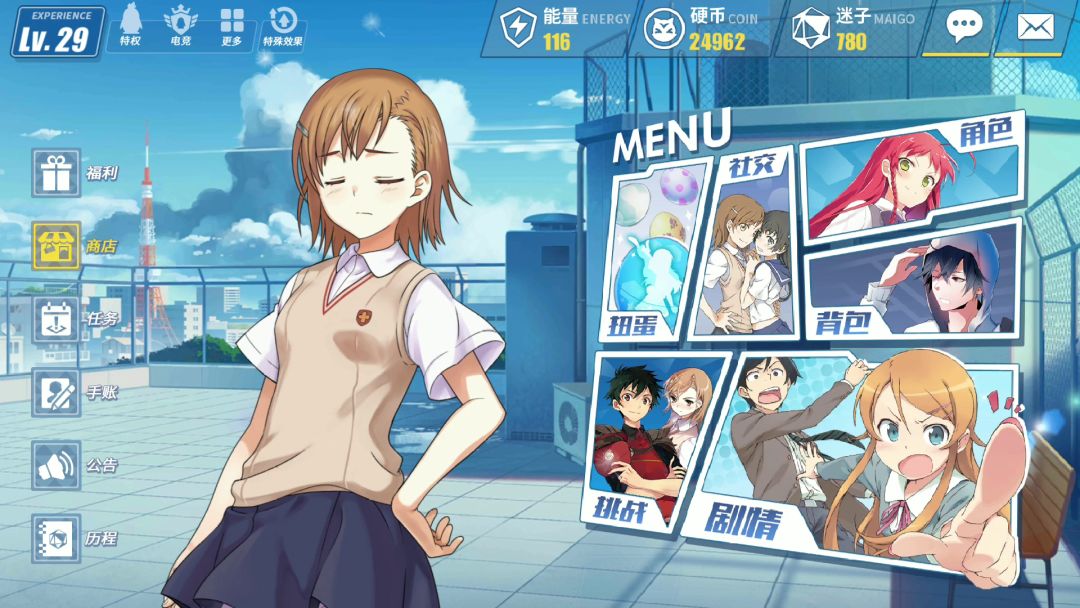Image resolution: width=1080 pixels, height=608 pixels.
Task: Open the 电竞 esports icon
Action: (x=181, y=25)
